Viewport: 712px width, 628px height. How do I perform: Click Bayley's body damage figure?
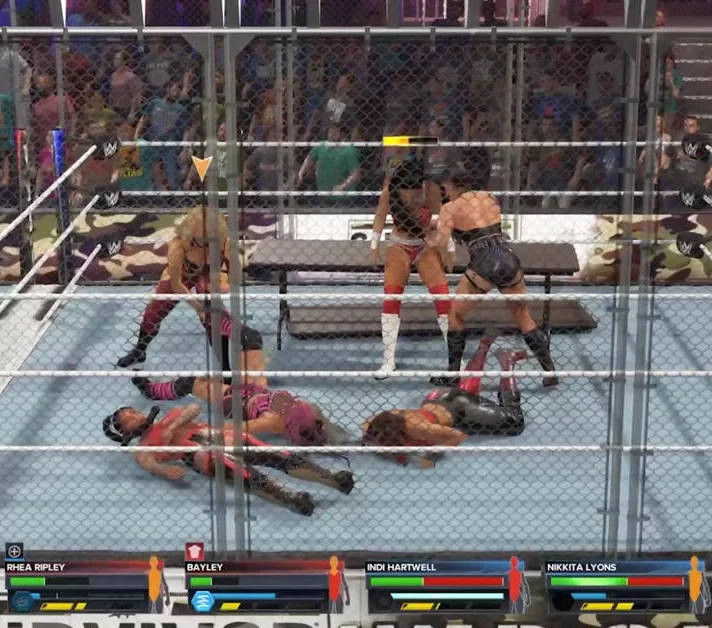pos(334,583)
